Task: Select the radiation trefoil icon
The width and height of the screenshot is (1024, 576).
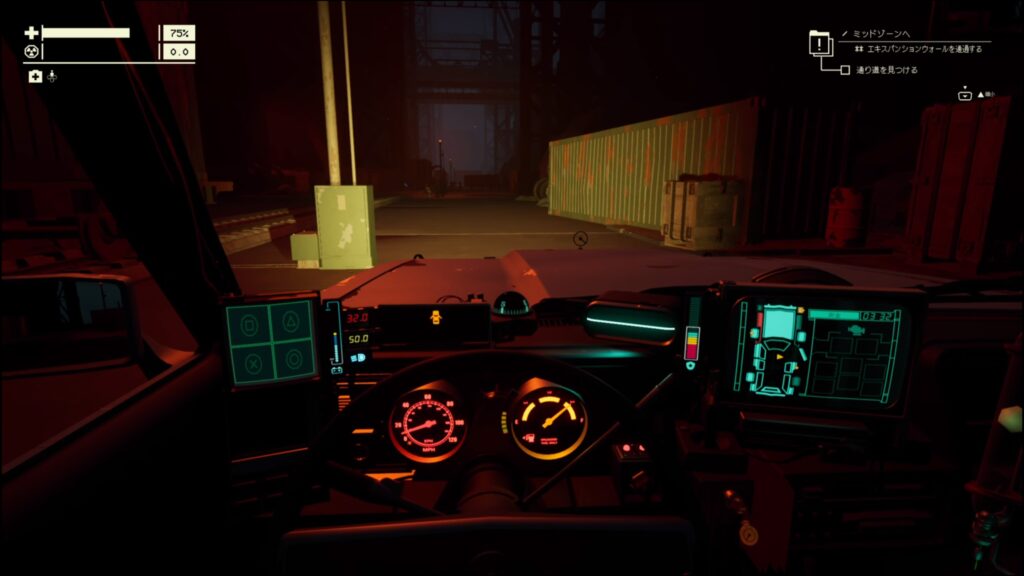Action: click(31, 51)
